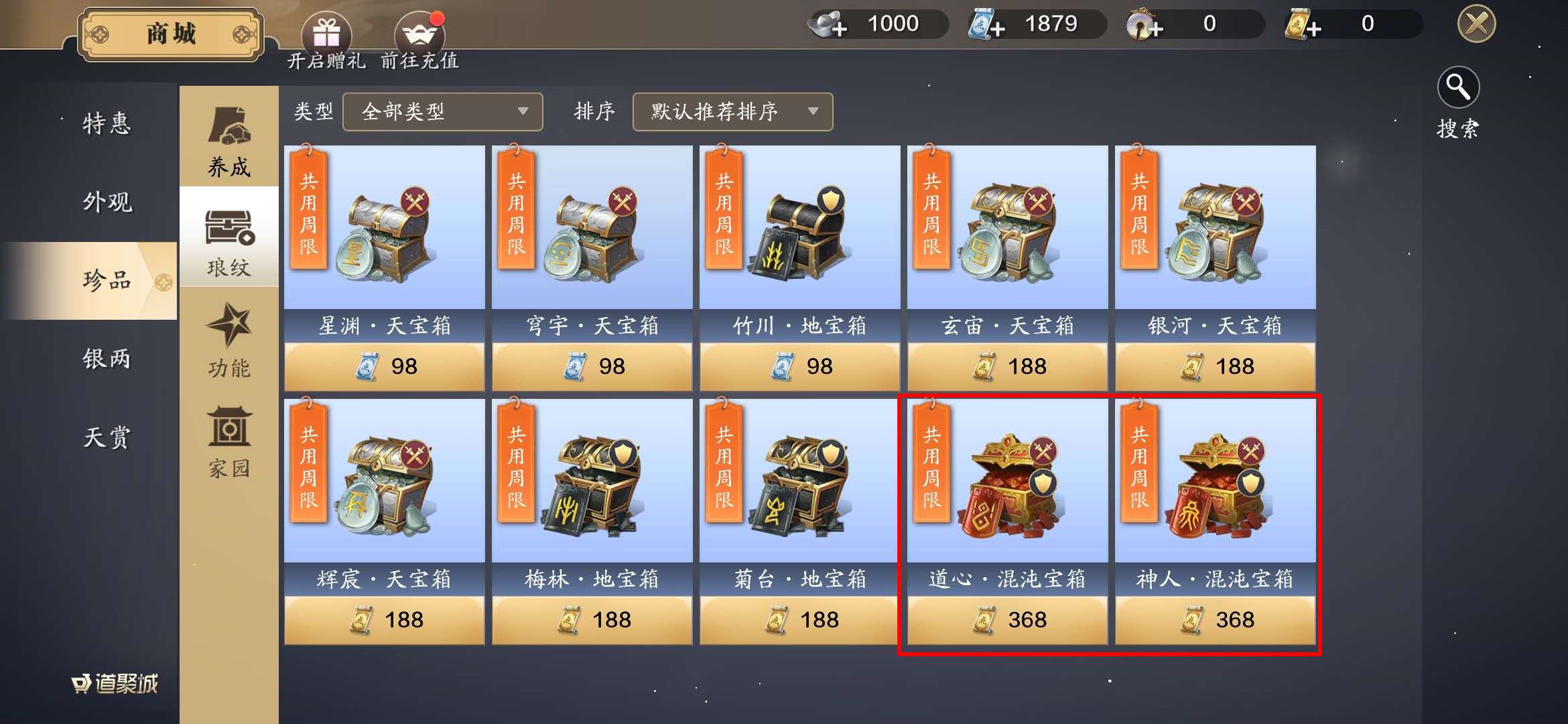Open the 默认推荐排序 sort dropdown
Screen dimensions: 1568x724
[732, 112]
